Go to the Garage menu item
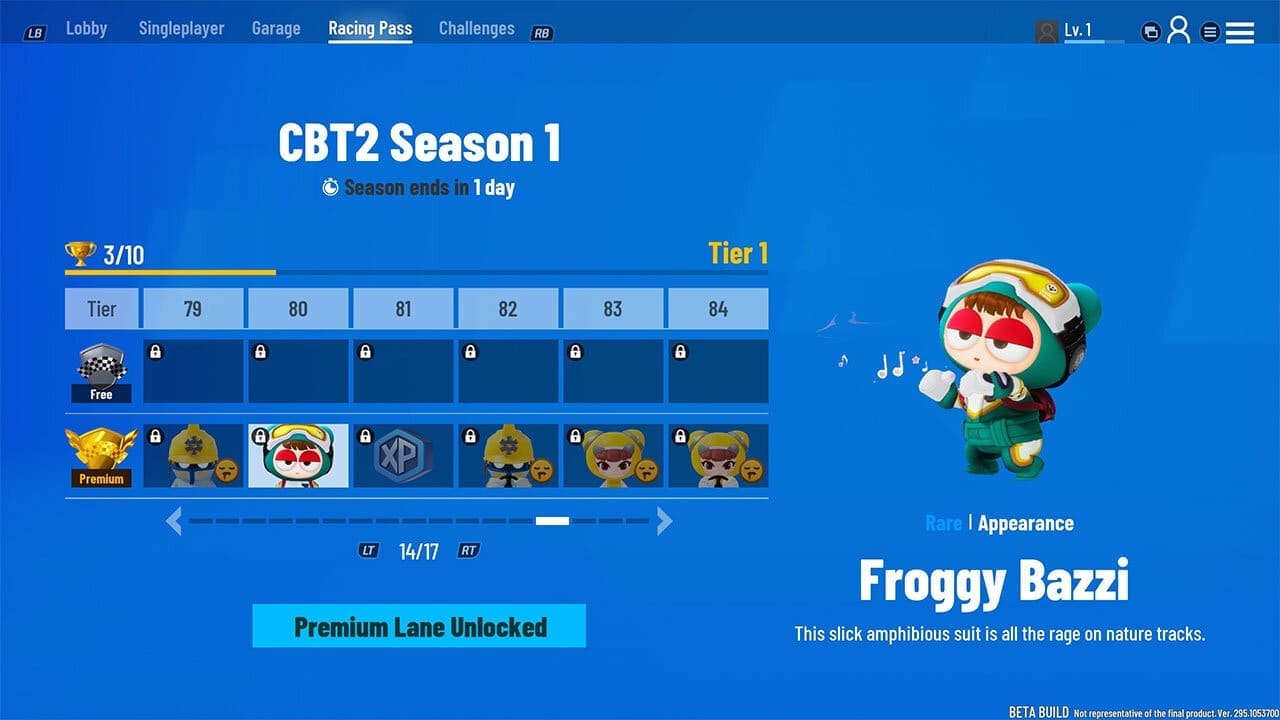This screenshot has width=1280, height=720. (x=276, y=28)
